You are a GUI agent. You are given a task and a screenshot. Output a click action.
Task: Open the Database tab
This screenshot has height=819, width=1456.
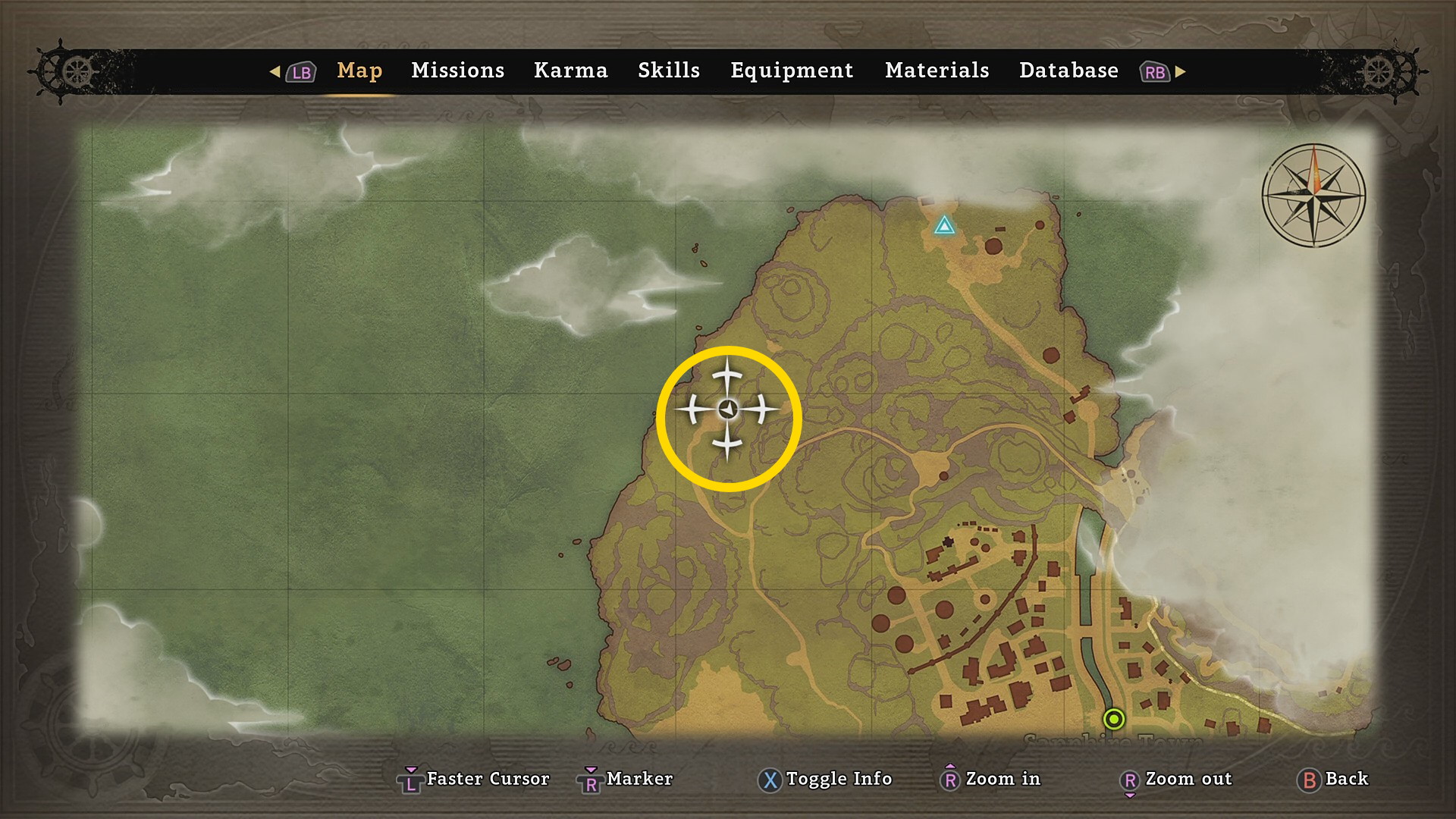coord(1068,71)
